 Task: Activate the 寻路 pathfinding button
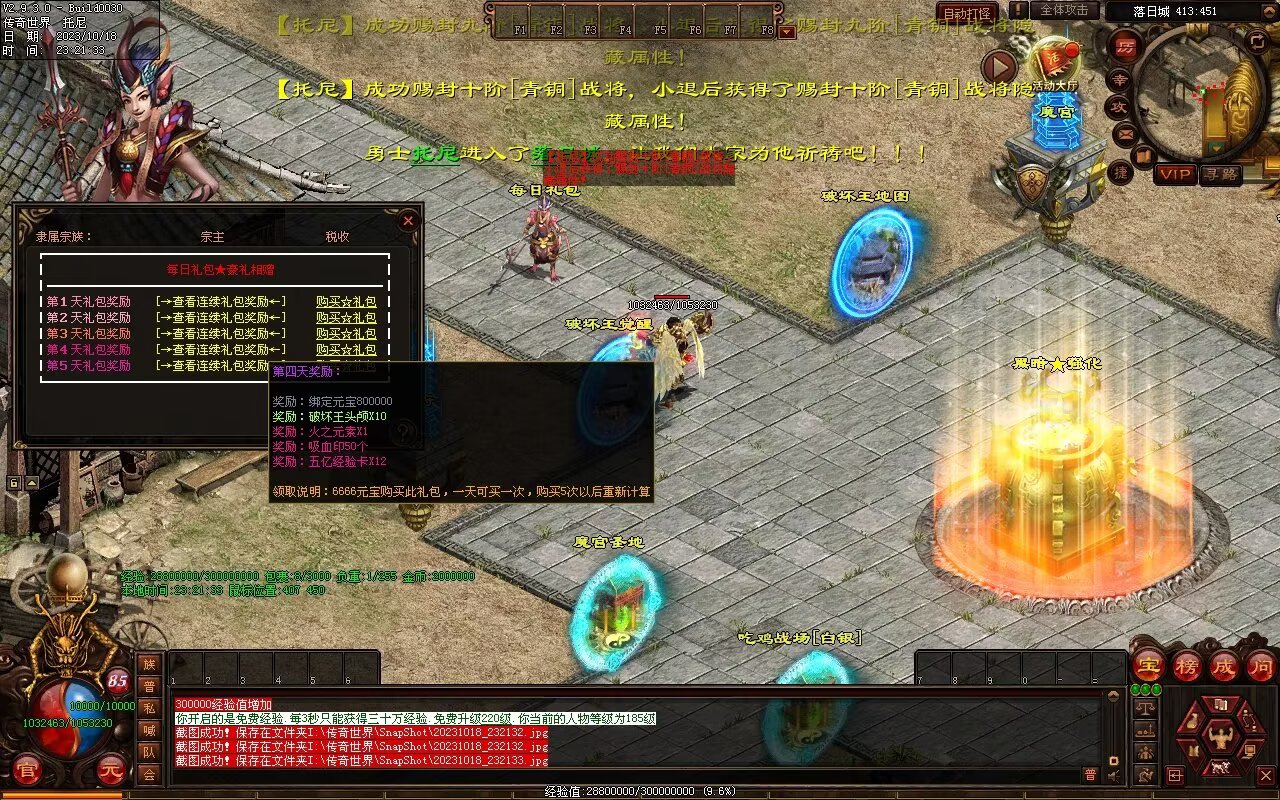pyautogui.click(x=1220, y=174)
